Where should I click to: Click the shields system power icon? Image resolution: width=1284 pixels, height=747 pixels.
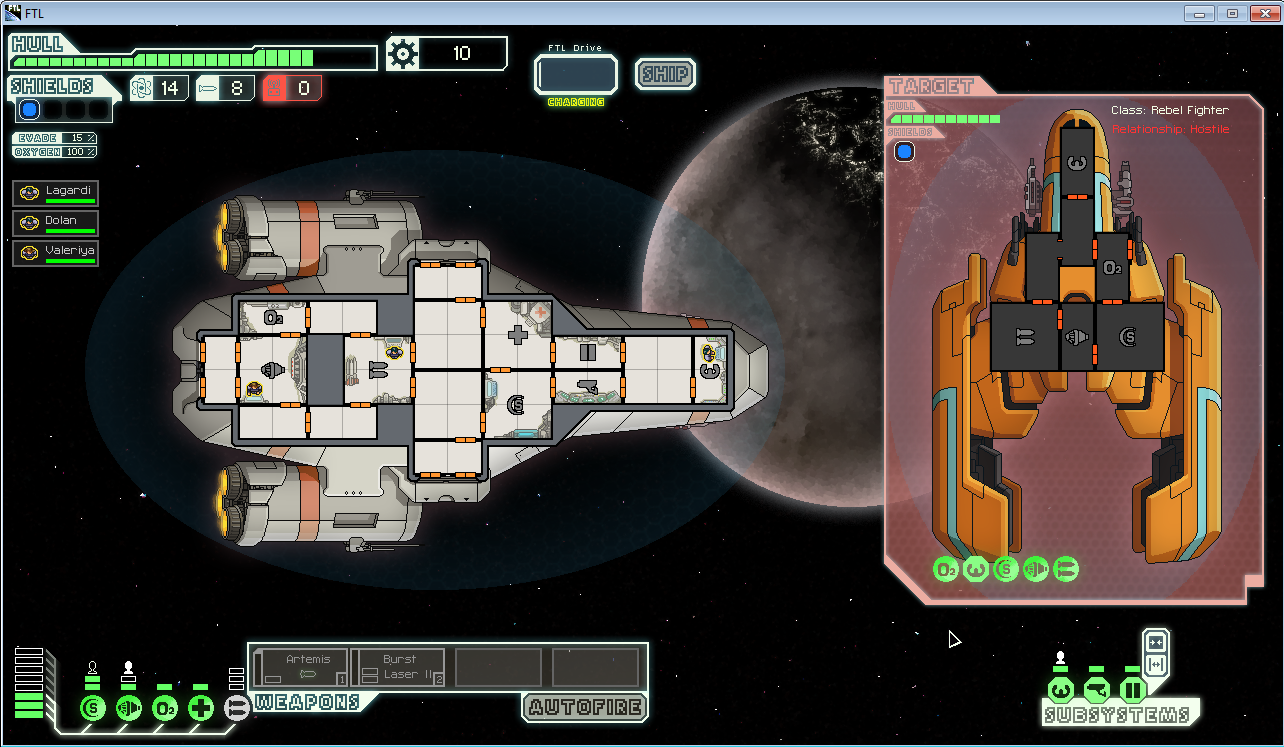tap(93, 708)
